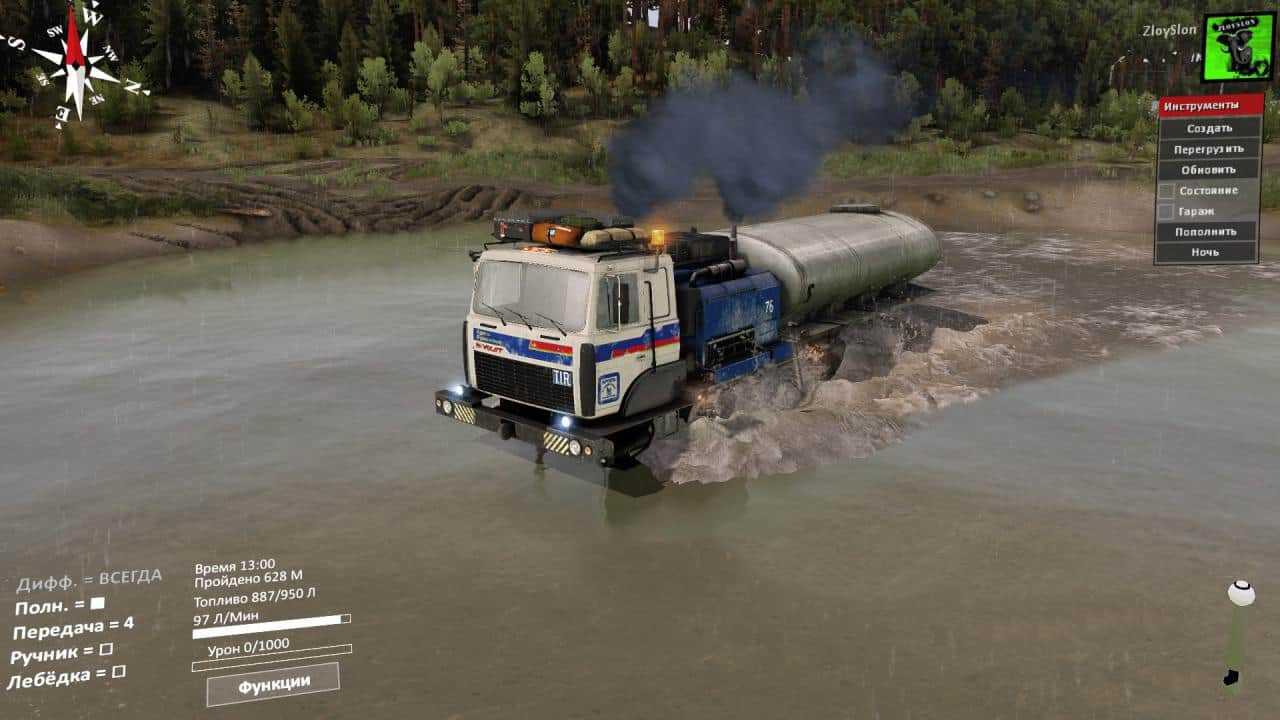Viewport: 1280px width, 720px height.
Task: Open the Инструменты tools header
Action: (x=1210, y=106)
